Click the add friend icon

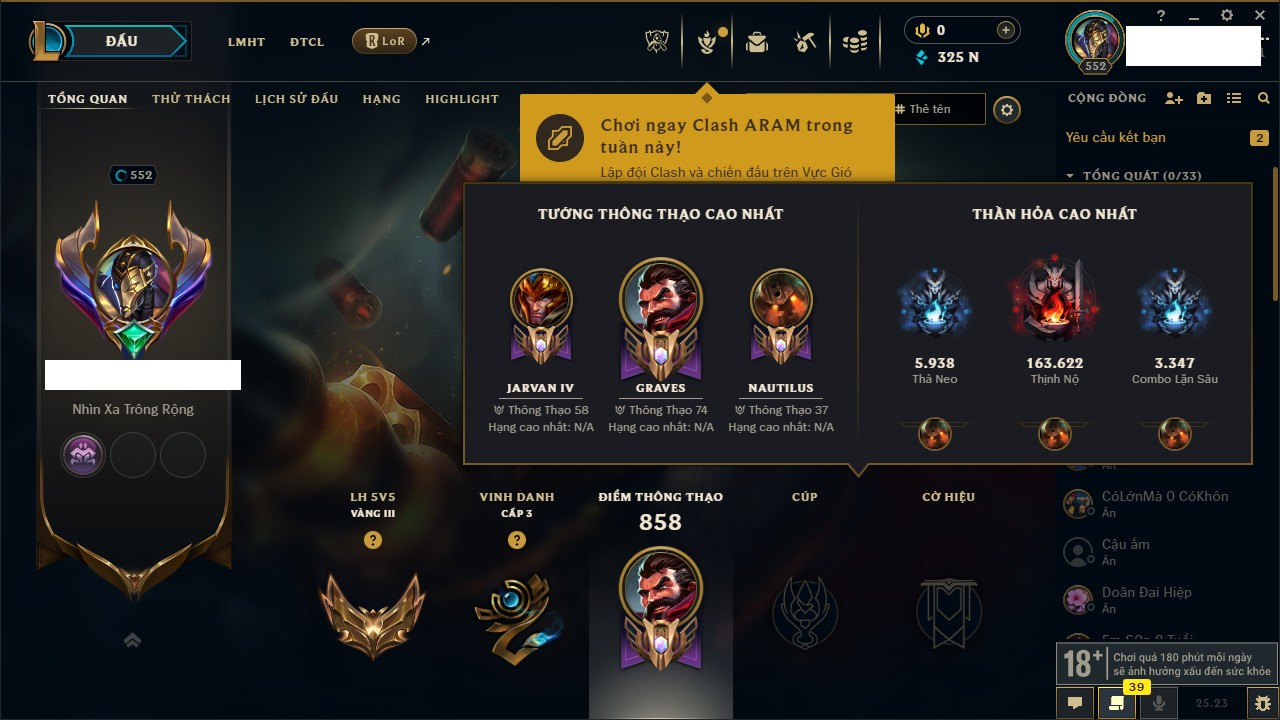coord(1174,98)
